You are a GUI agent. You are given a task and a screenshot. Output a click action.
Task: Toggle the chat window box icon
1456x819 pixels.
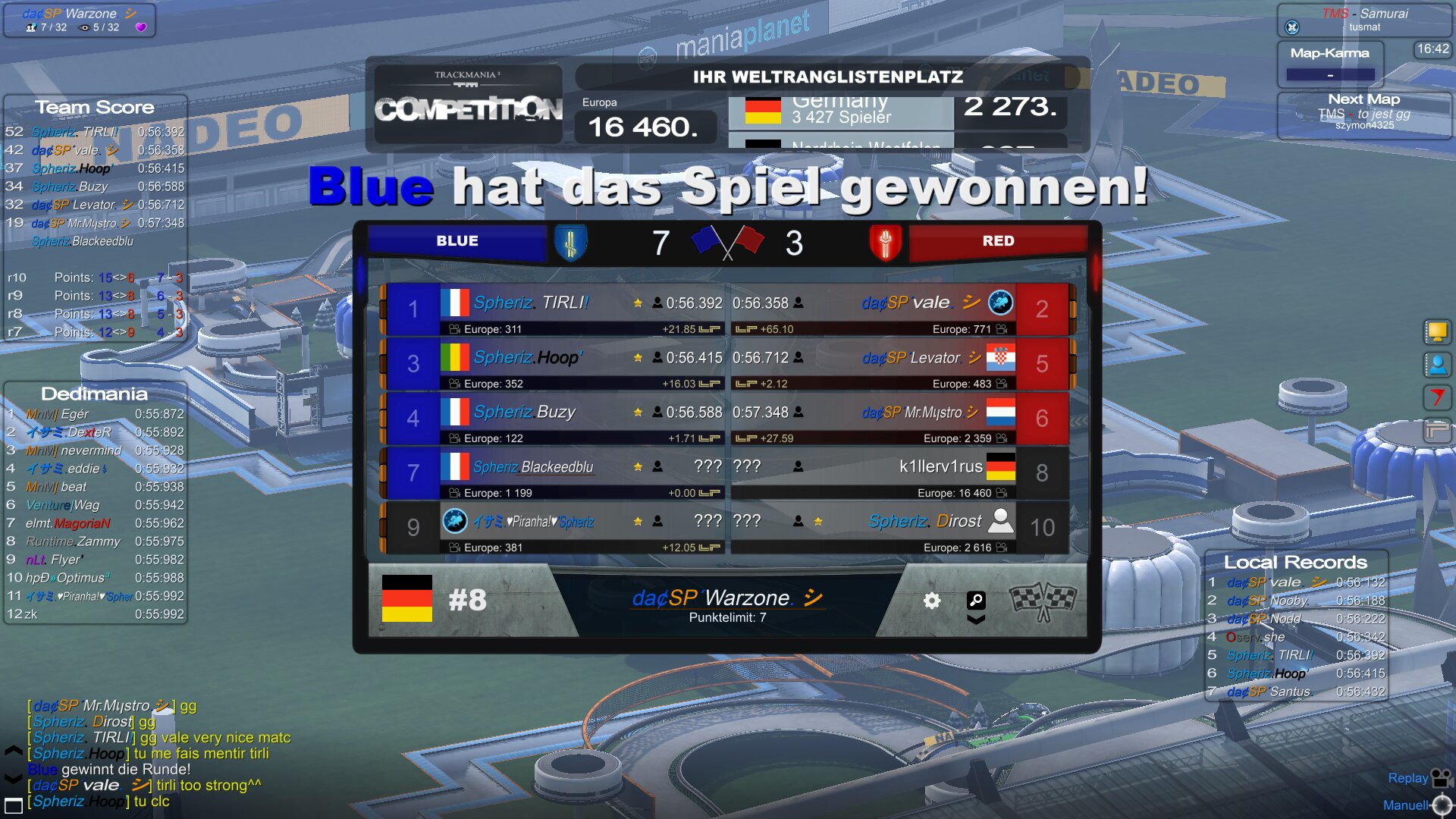(14, 805)
